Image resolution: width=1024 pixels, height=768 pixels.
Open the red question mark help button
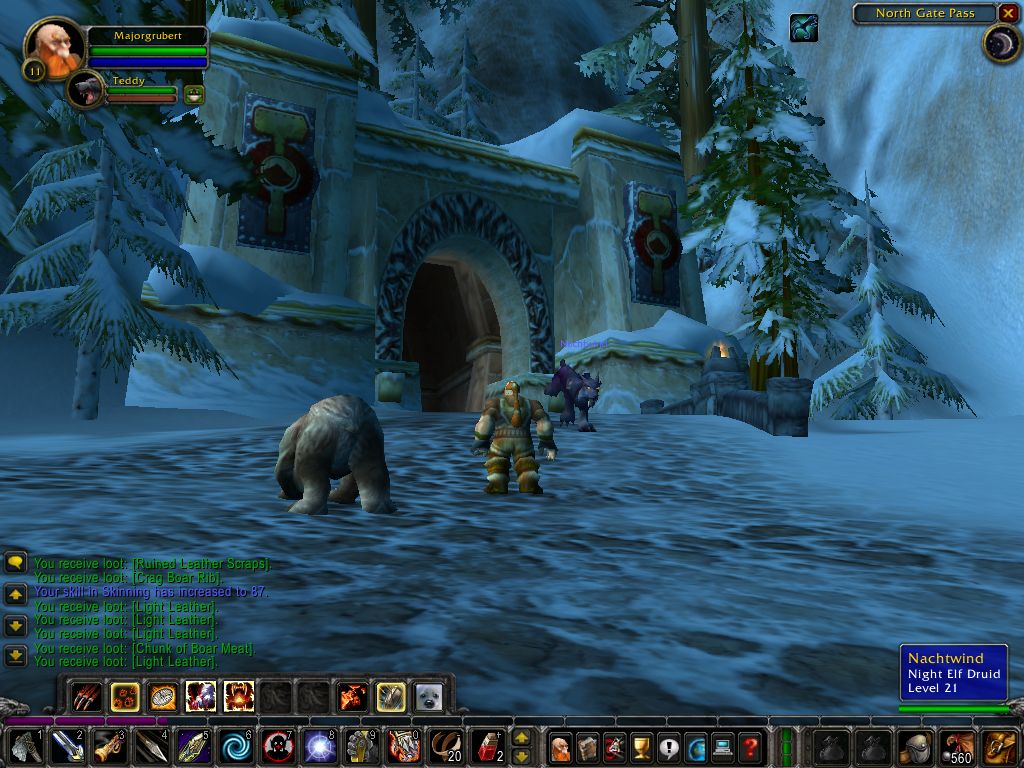750,746
